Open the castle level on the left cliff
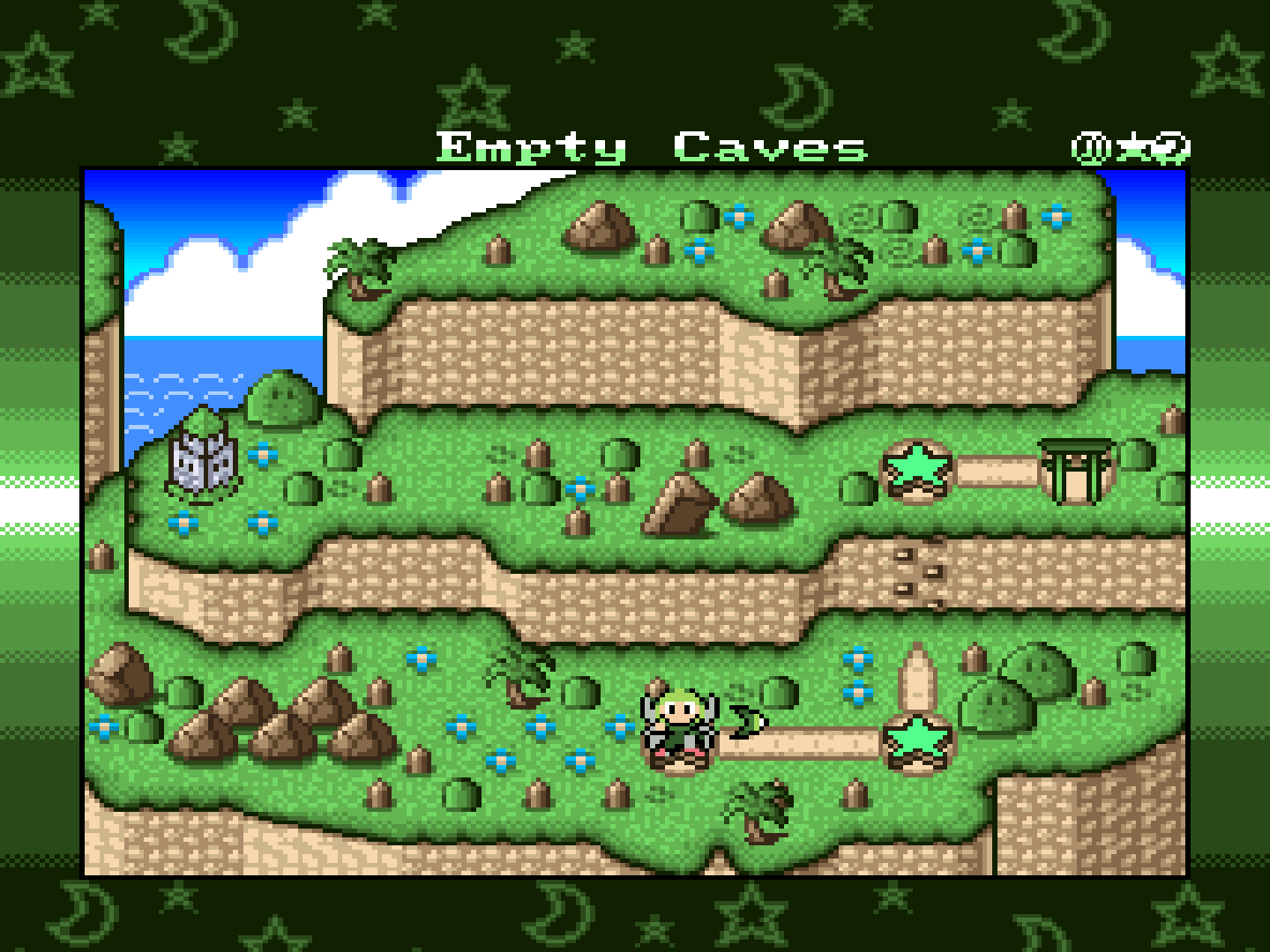The image size is (1270, 952). tap(201, 463)
